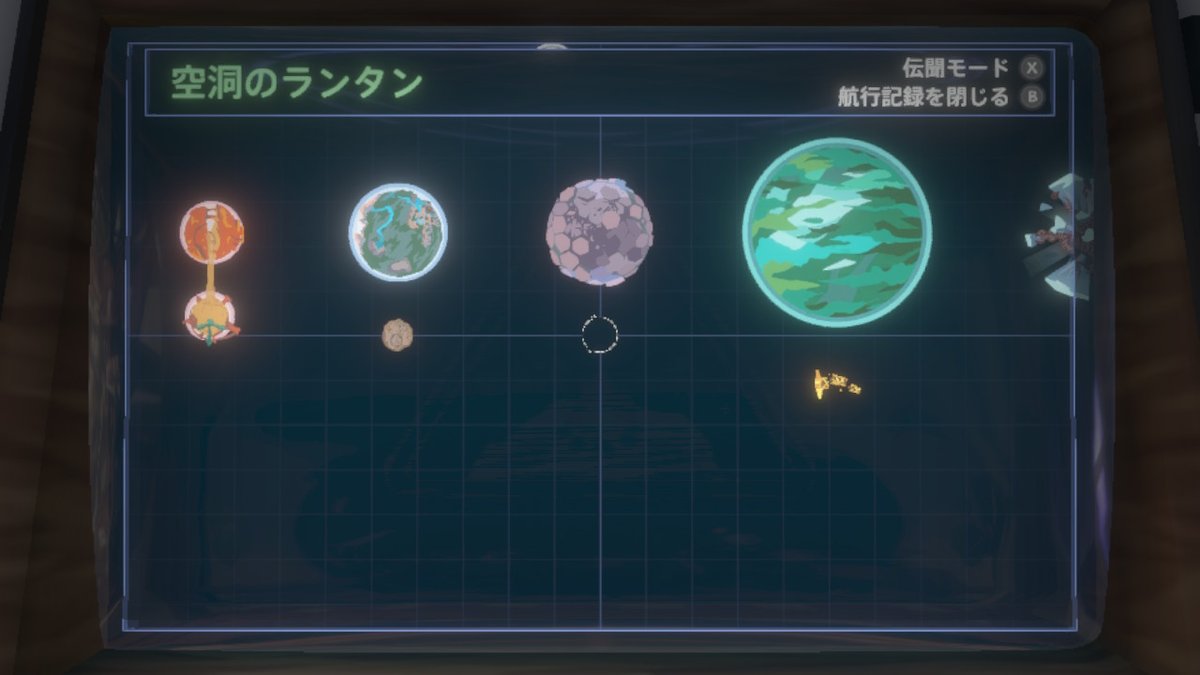Select the dashed-circle Hollow's Lantern entry

coord(599,335)
